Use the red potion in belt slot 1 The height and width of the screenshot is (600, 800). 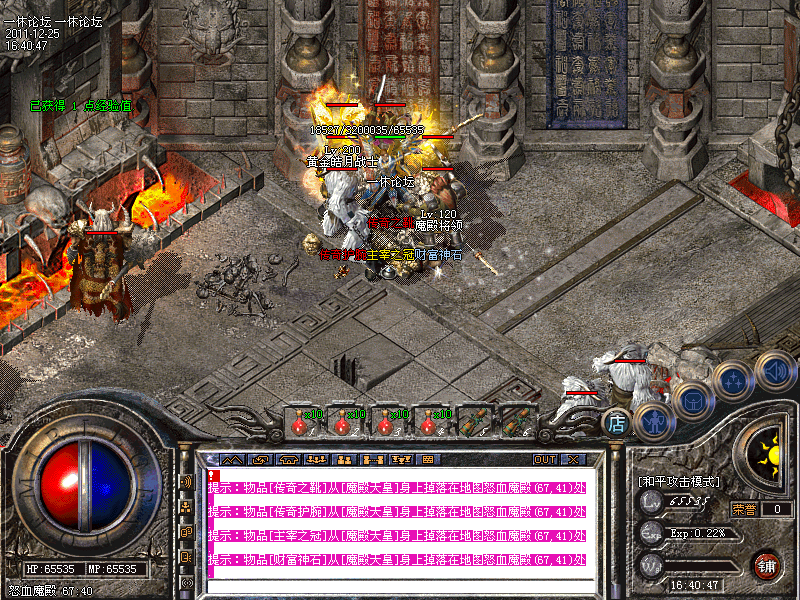tap(300, 421)
